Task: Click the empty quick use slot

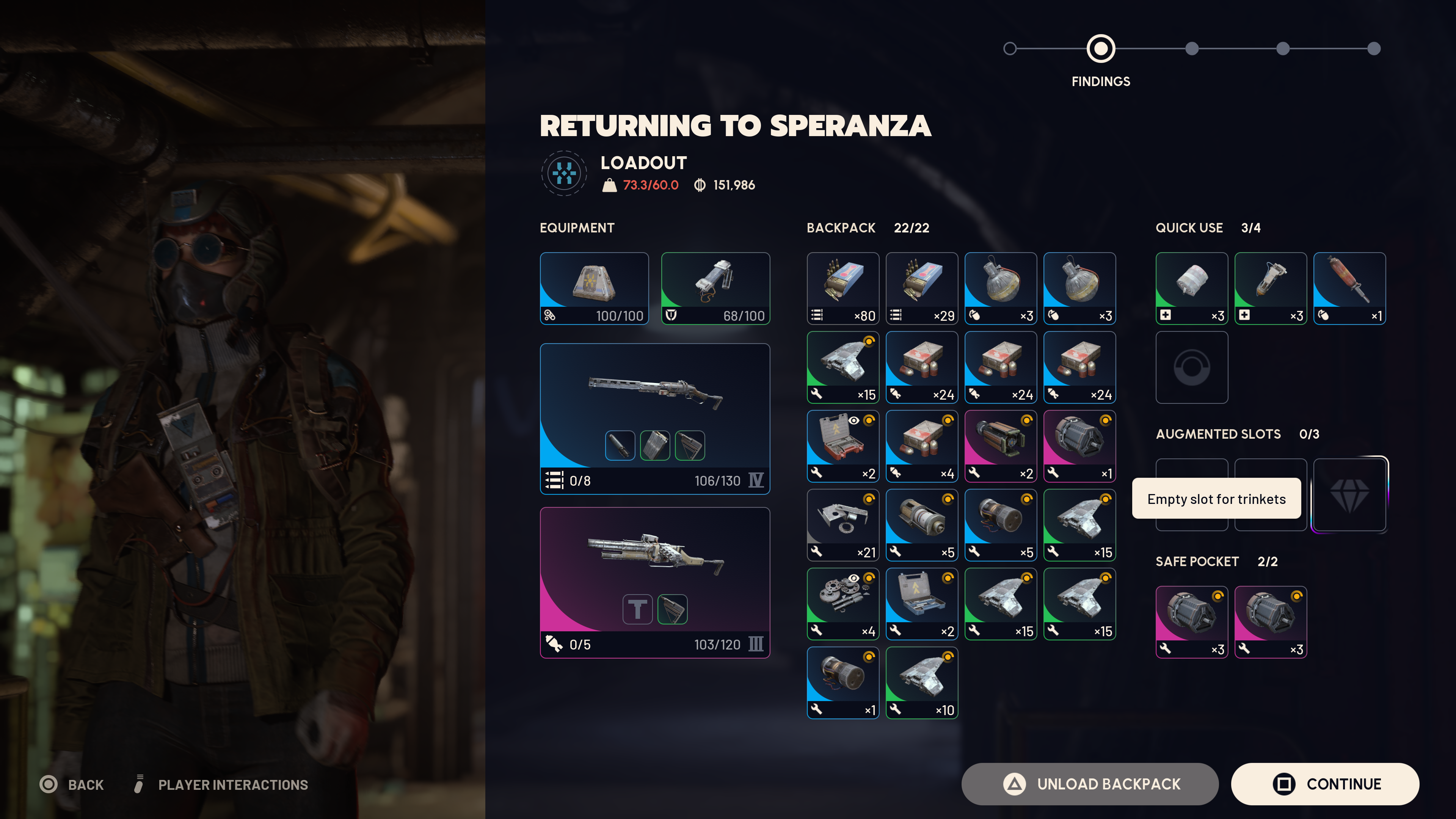Action: coord(1191,367)
